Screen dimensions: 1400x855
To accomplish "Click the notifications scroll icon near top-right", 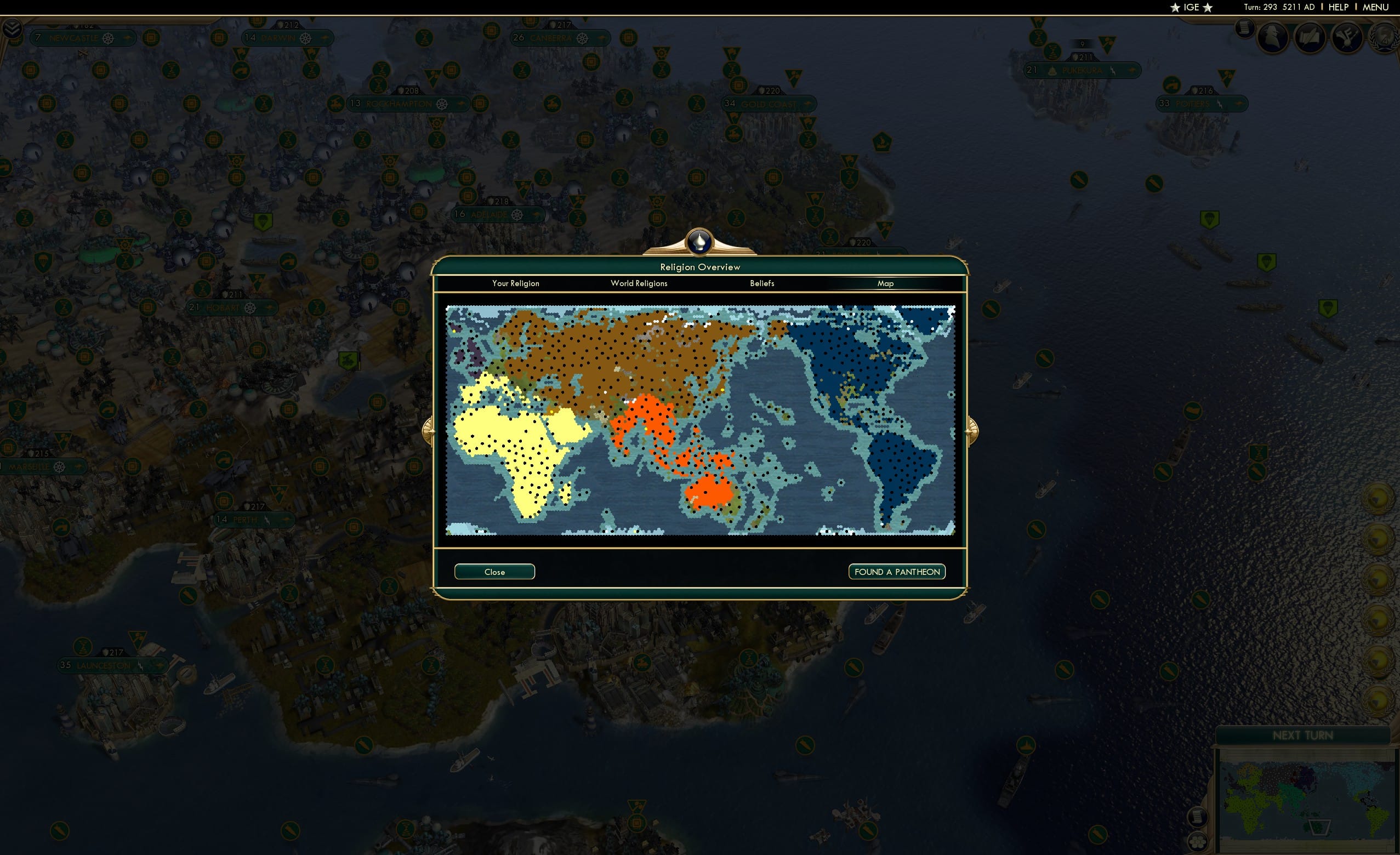I will pos(1244,30).
